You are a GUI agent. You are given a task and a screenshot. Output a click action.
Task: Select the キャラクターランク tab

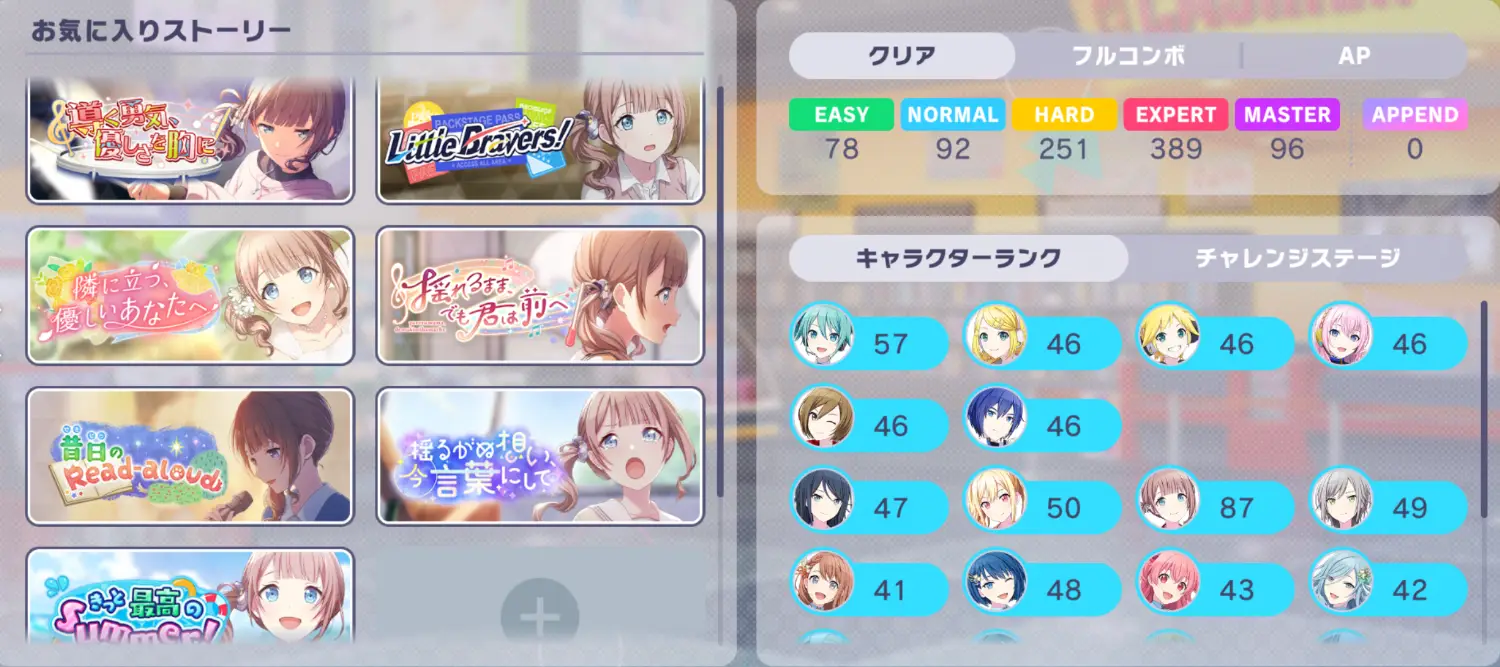957,259
